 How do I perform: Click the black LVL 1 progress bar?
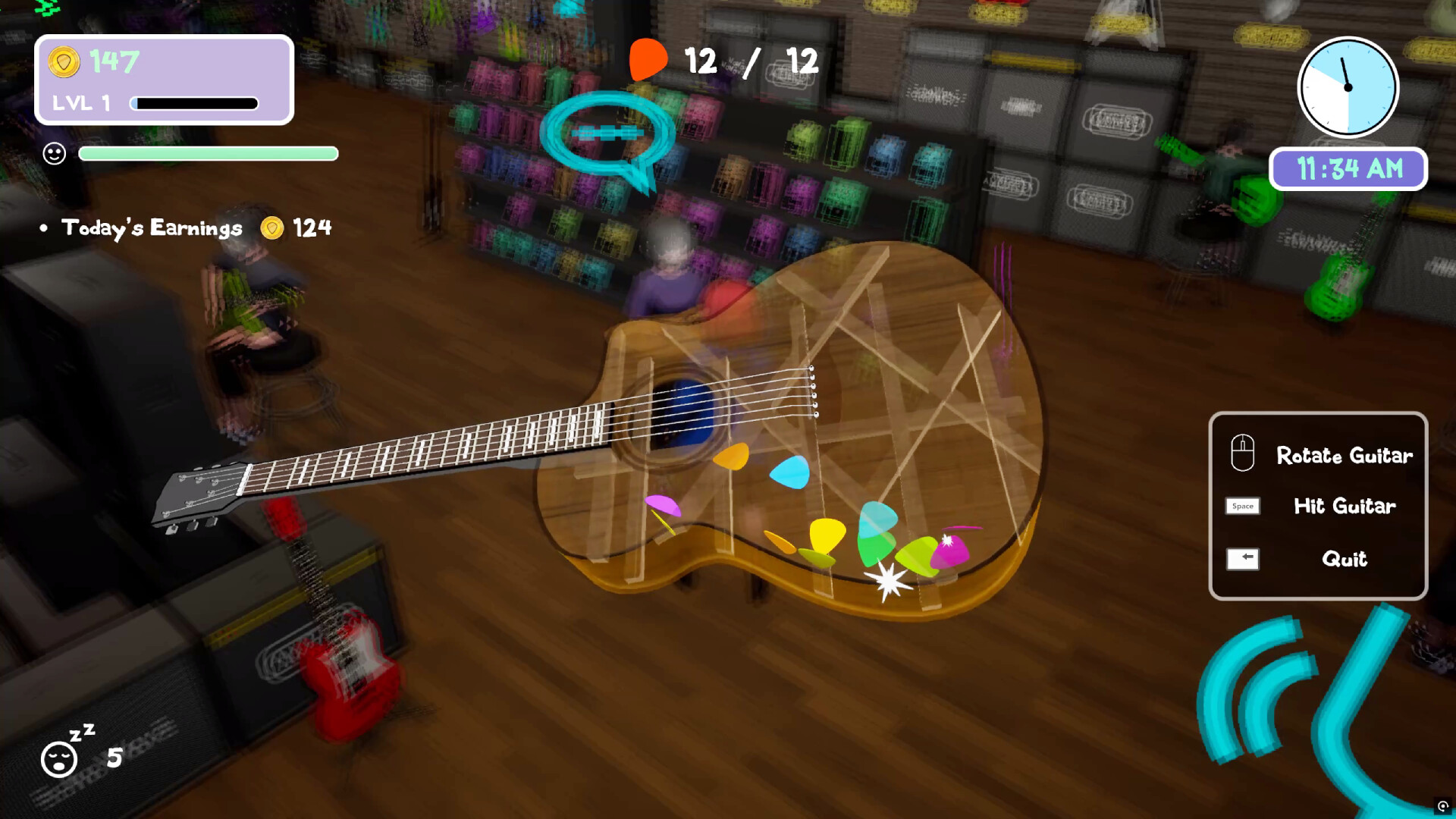[193, 102]
